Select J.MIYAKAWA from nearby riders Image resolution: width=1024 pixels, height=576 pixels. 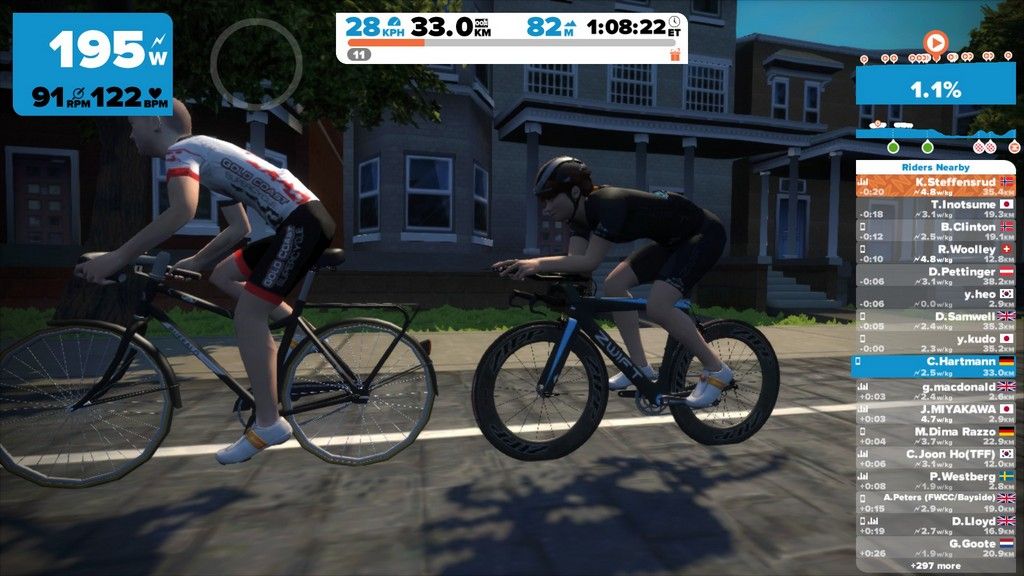[x=935, y=413]
